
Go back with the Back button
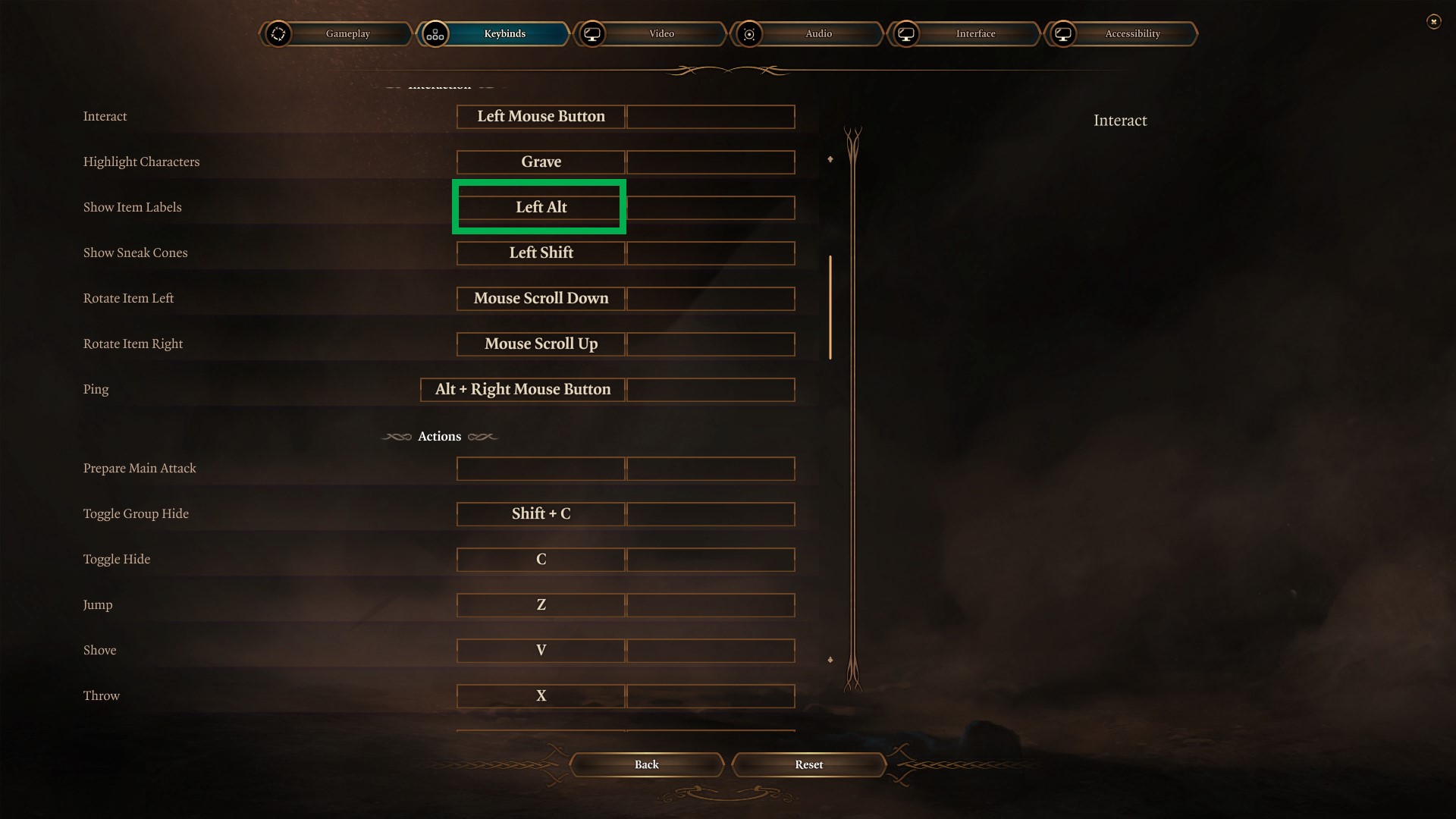tap(646, 764)
